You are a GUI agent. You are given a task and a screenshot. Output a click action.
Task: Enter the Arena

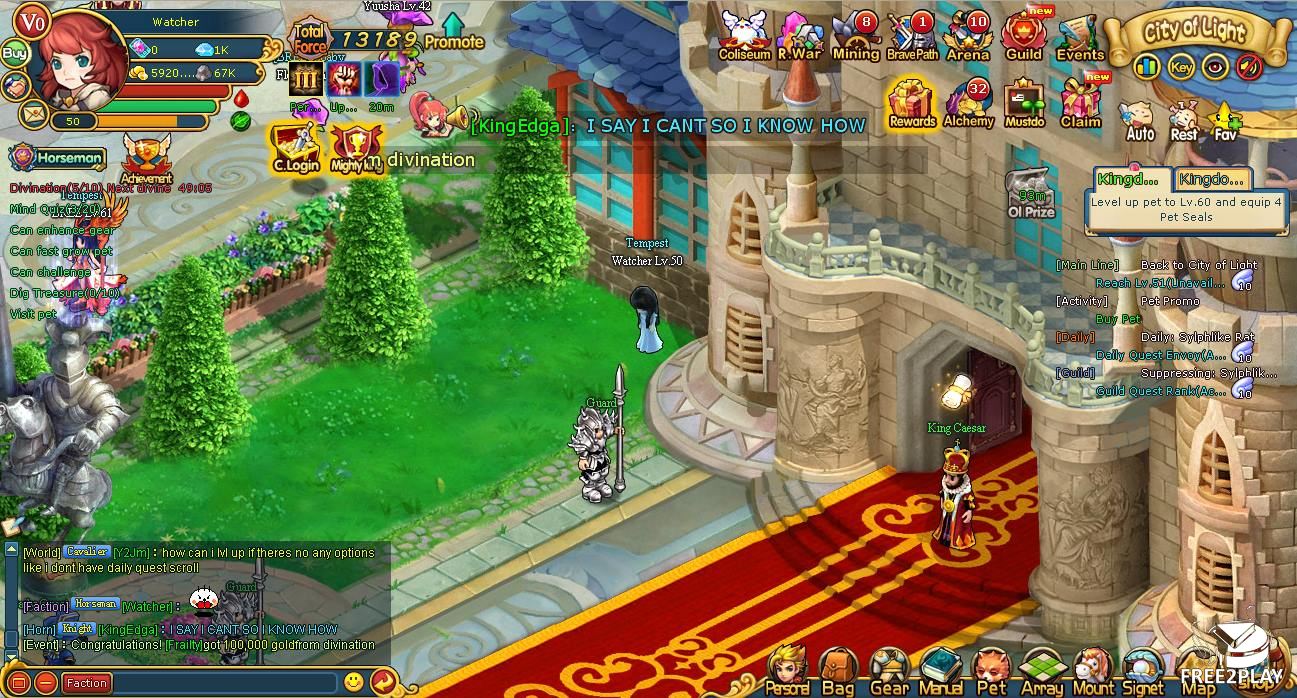point(967,36)
